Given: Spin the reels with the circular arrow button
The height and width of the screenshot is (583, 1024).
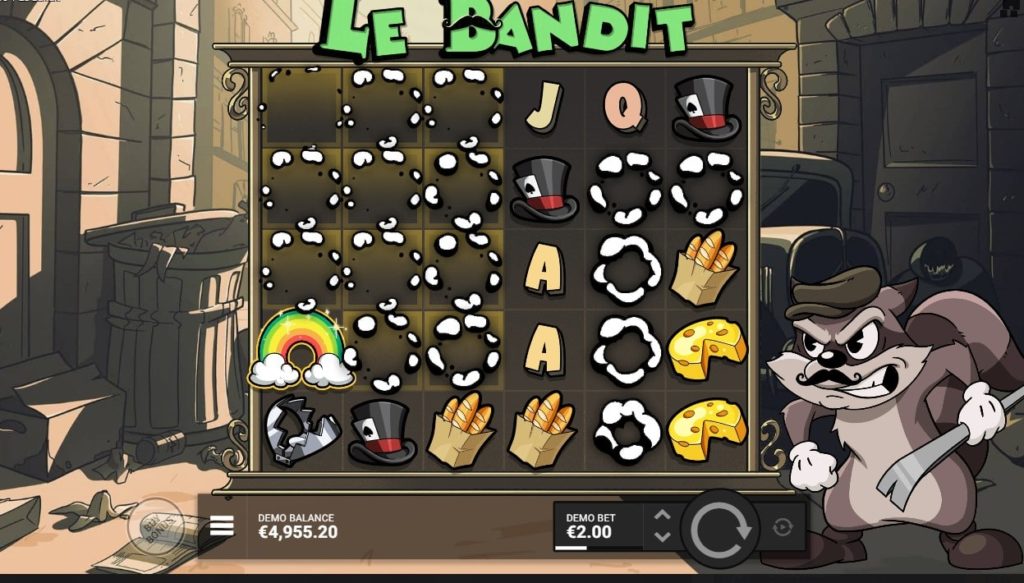Looking at the screenshot, I should click(x=719, y=527).
